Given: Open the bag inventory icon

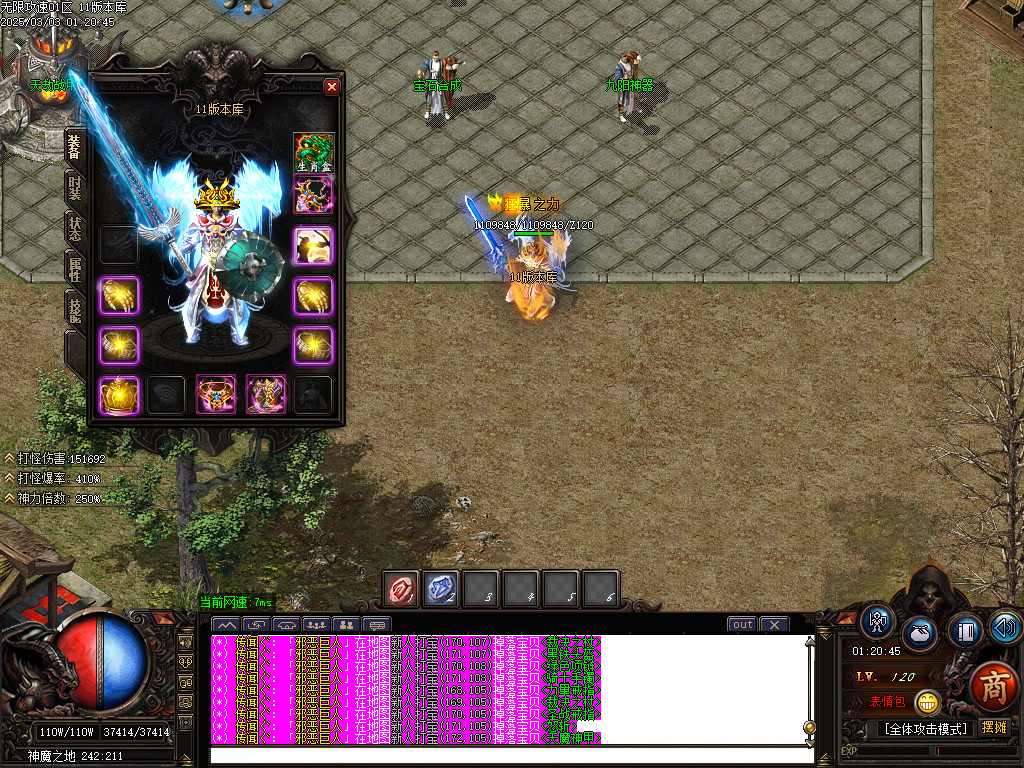Looking at the screenshot, I should 920,634.
